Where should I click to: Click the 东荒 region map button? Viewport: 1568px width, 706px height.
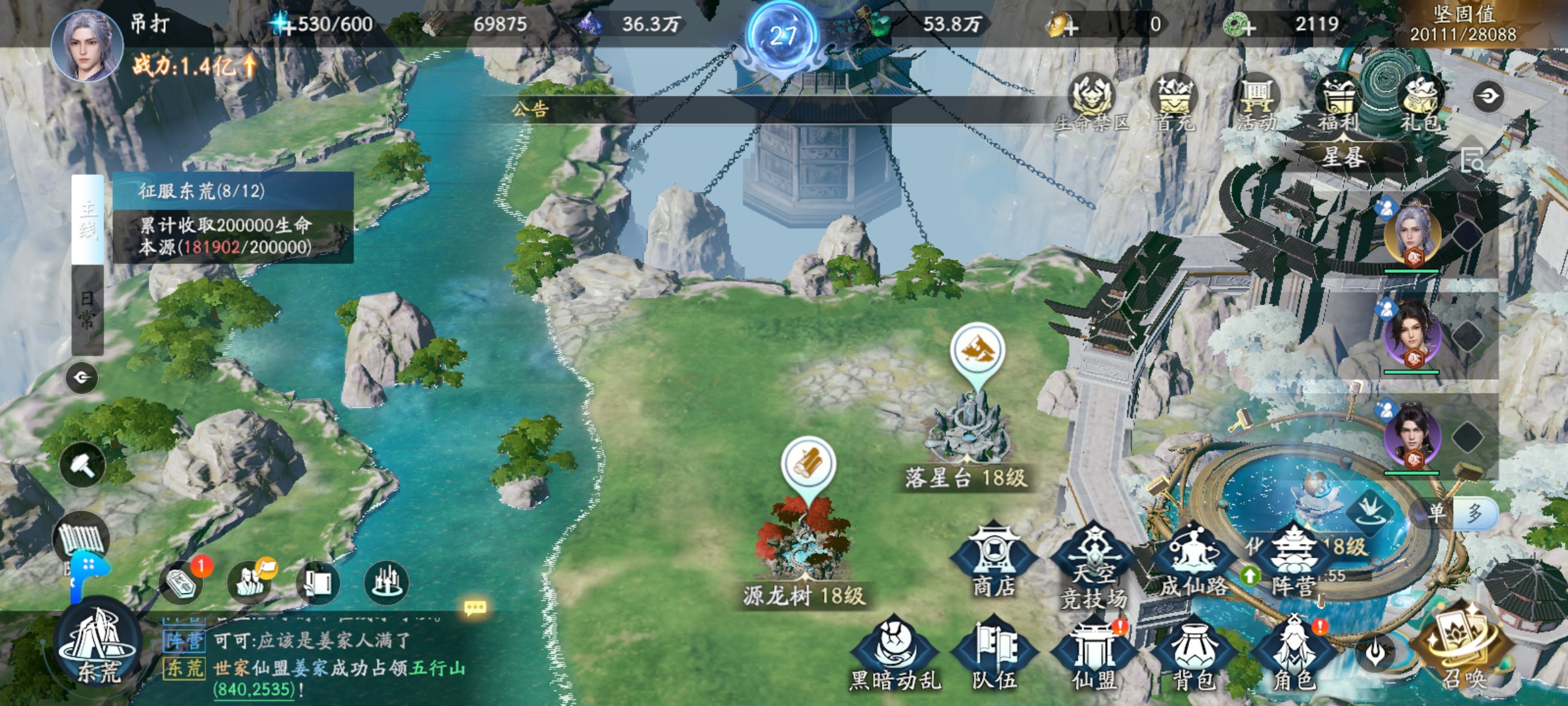coord(98,644)
